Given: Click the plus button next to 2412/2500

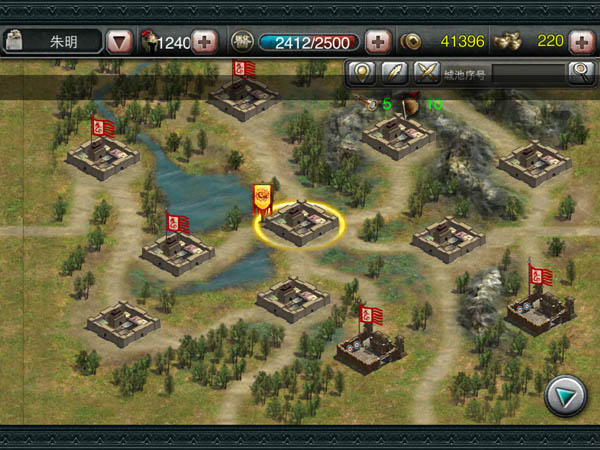Looking at the screenshot, I should (x=377, y=42).
